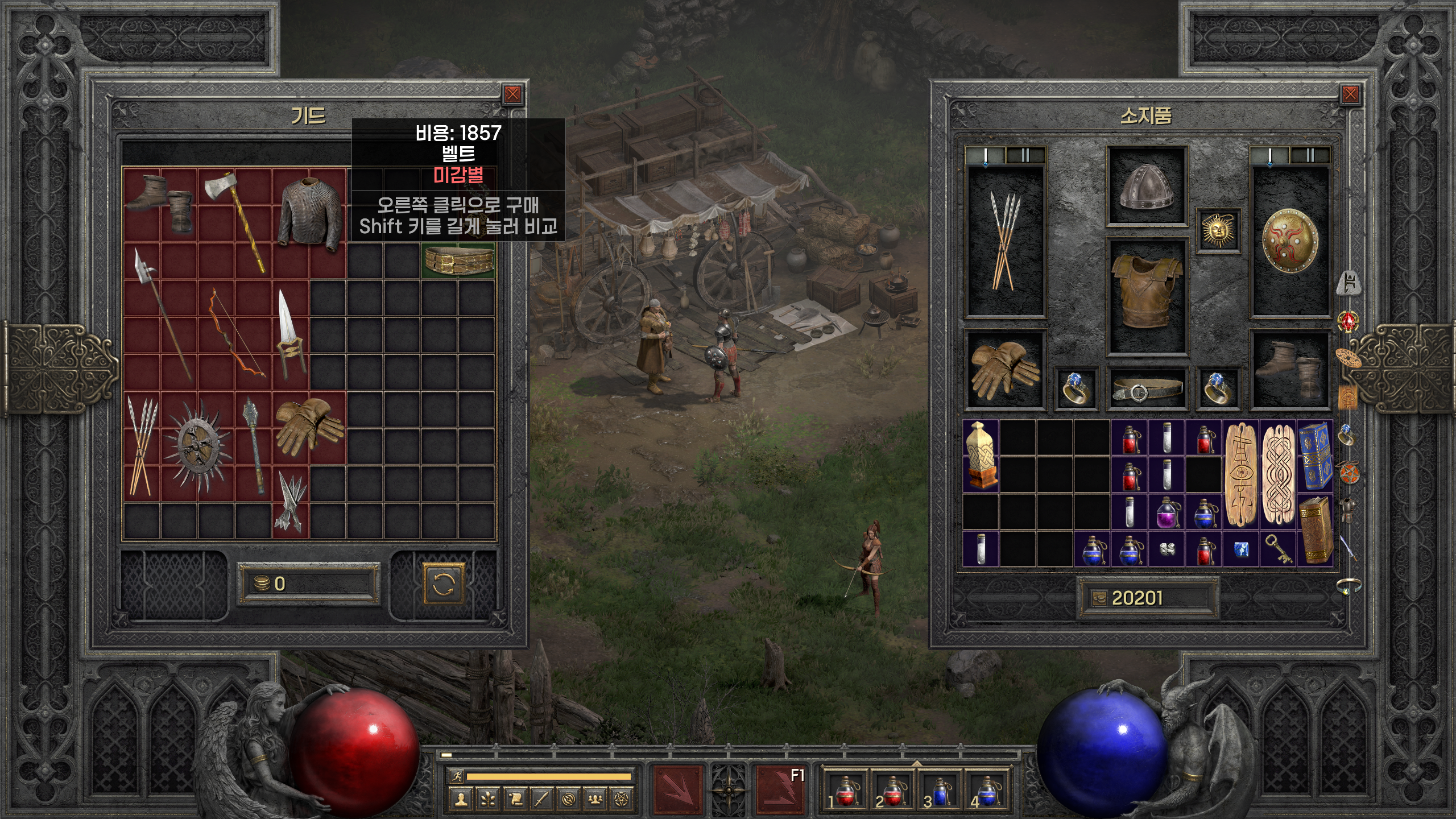Pick the chain mail armor in shop

pos(309,214)
